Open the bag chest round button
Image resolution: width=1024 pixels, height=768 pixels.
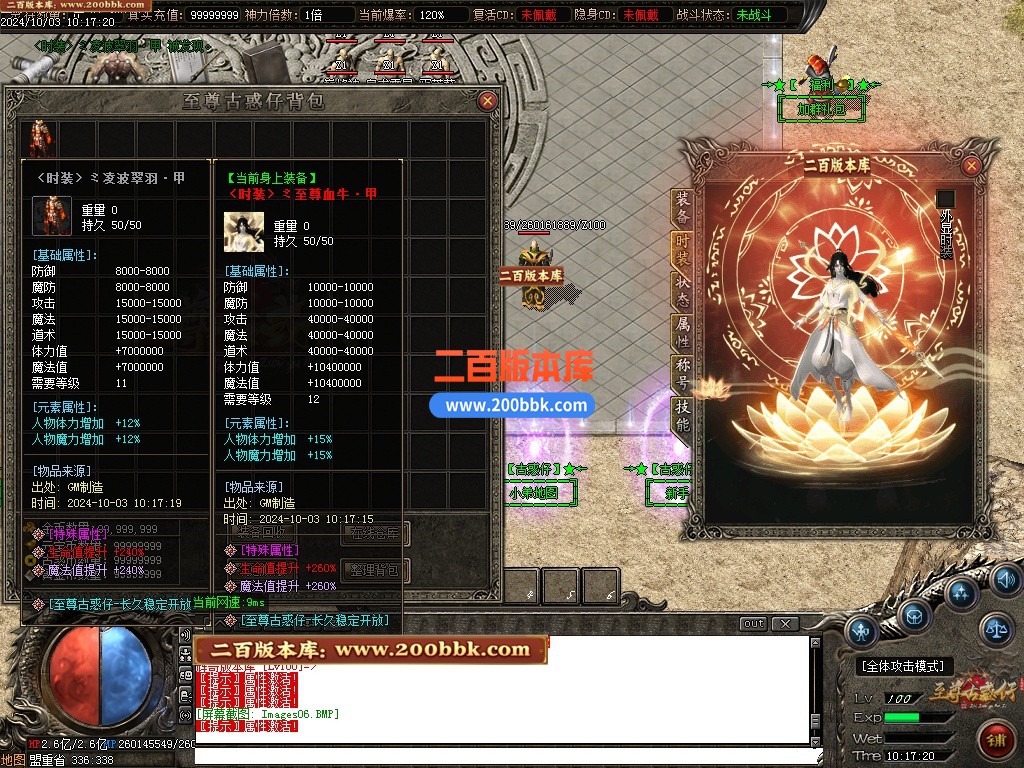914,617
